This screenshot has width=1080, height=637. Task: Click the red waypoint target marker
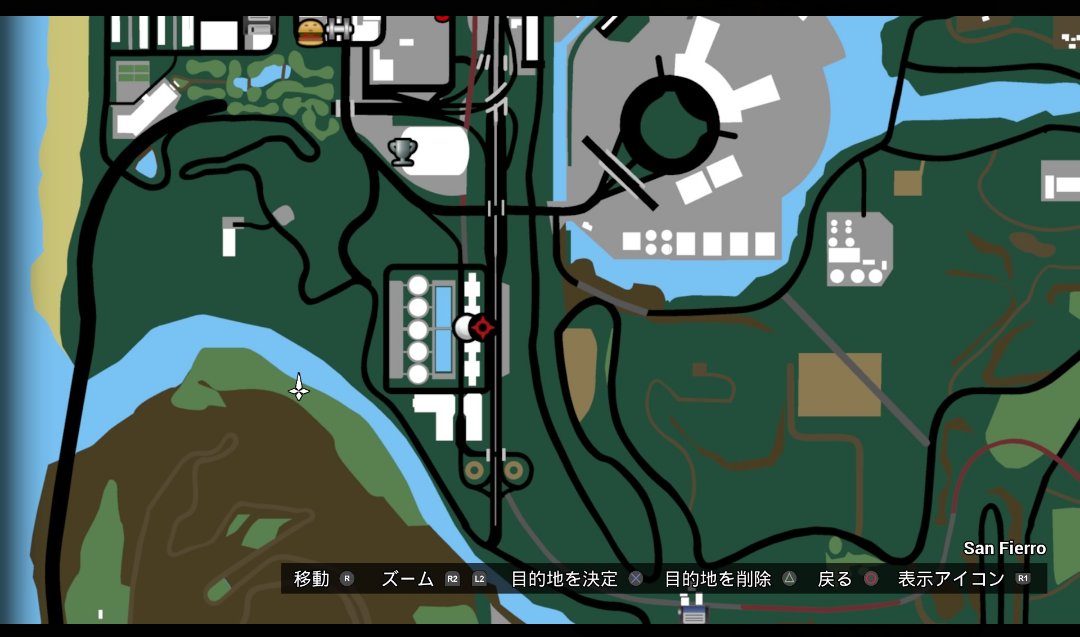pos(484,327)
